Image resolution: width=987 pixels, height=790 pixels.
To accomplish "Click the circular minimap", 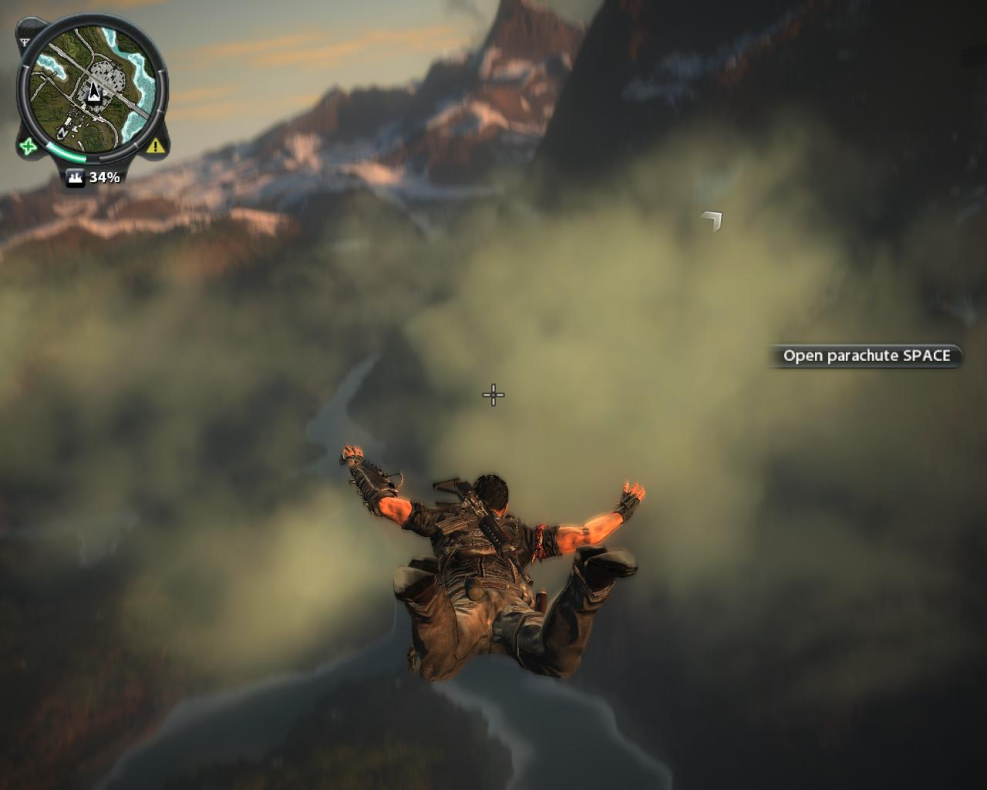I will click(91, 88).
